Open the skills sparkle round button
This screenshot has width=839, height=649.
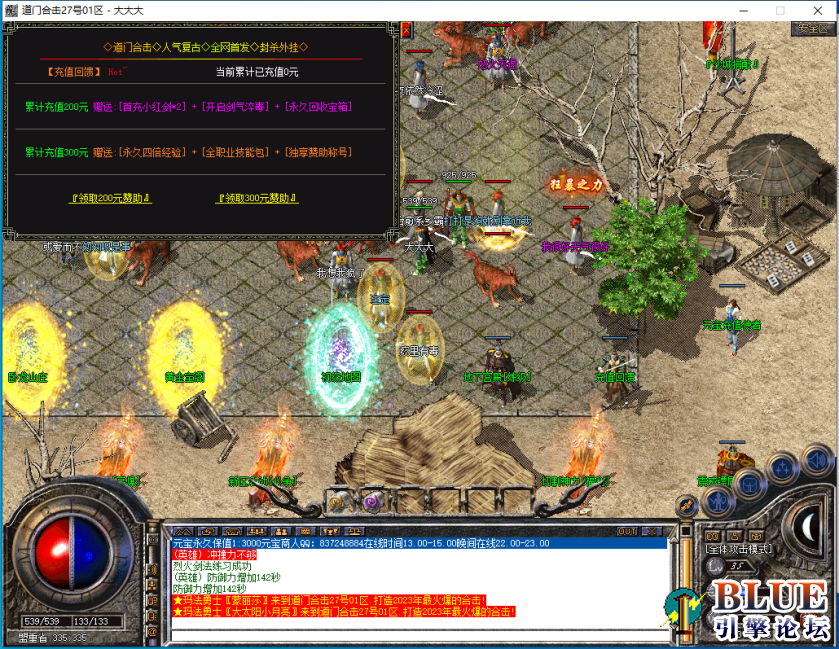[781, 468]
